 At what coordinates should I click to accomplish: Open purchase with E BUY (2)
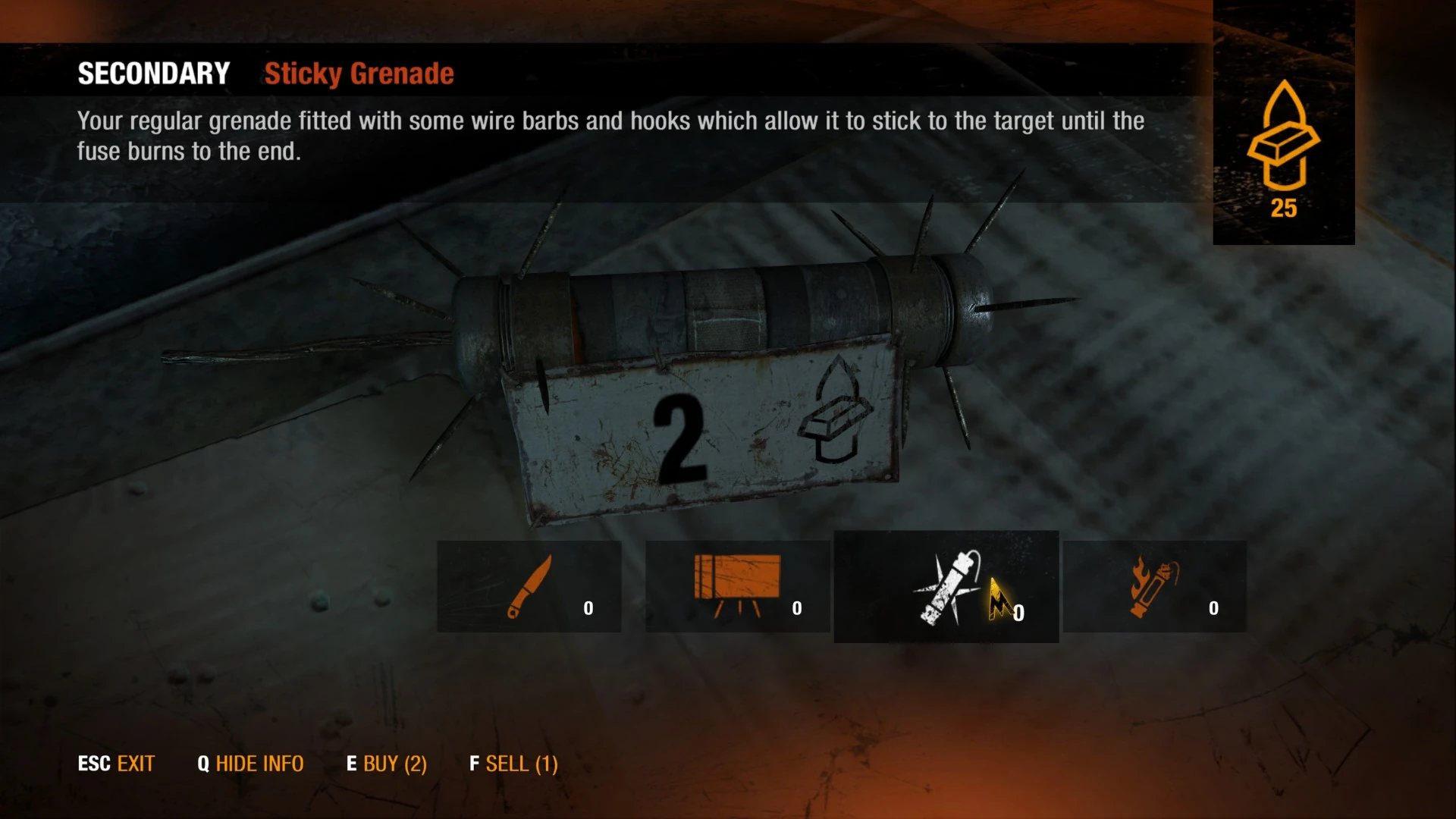click(387, 764)
